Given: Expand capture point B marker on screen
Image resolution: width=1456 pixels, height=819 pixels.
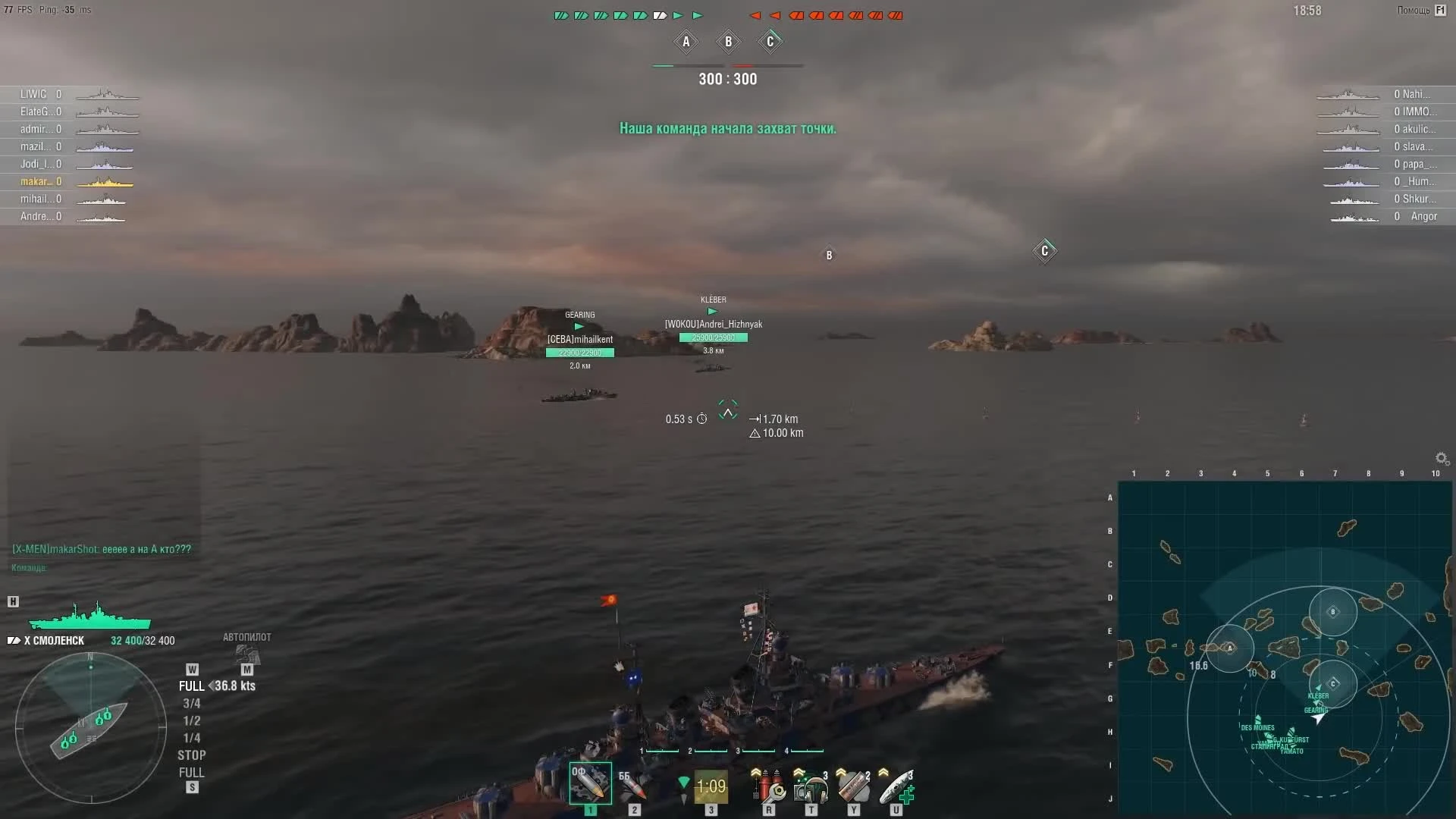Looking at the screenshot, I should (829, 255).
